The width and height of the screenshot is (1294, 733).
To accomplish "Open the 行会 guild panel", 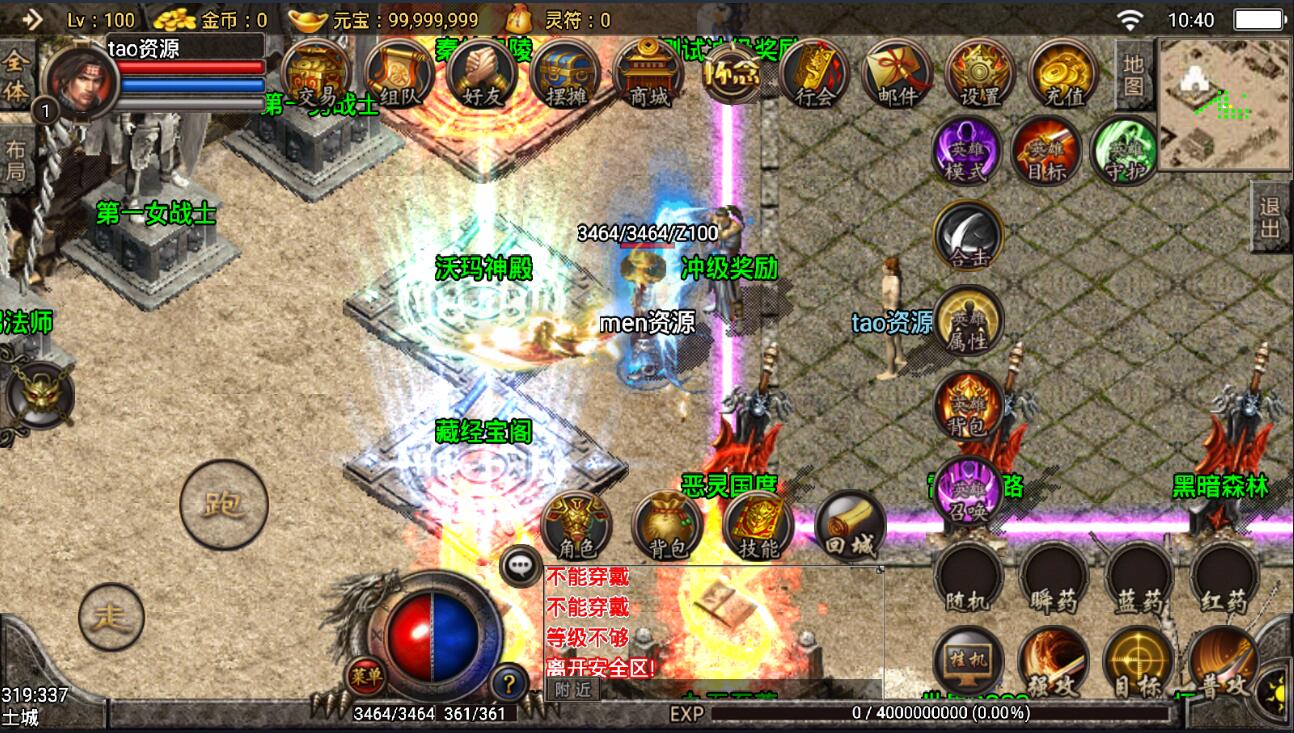I will click(814, 74).
